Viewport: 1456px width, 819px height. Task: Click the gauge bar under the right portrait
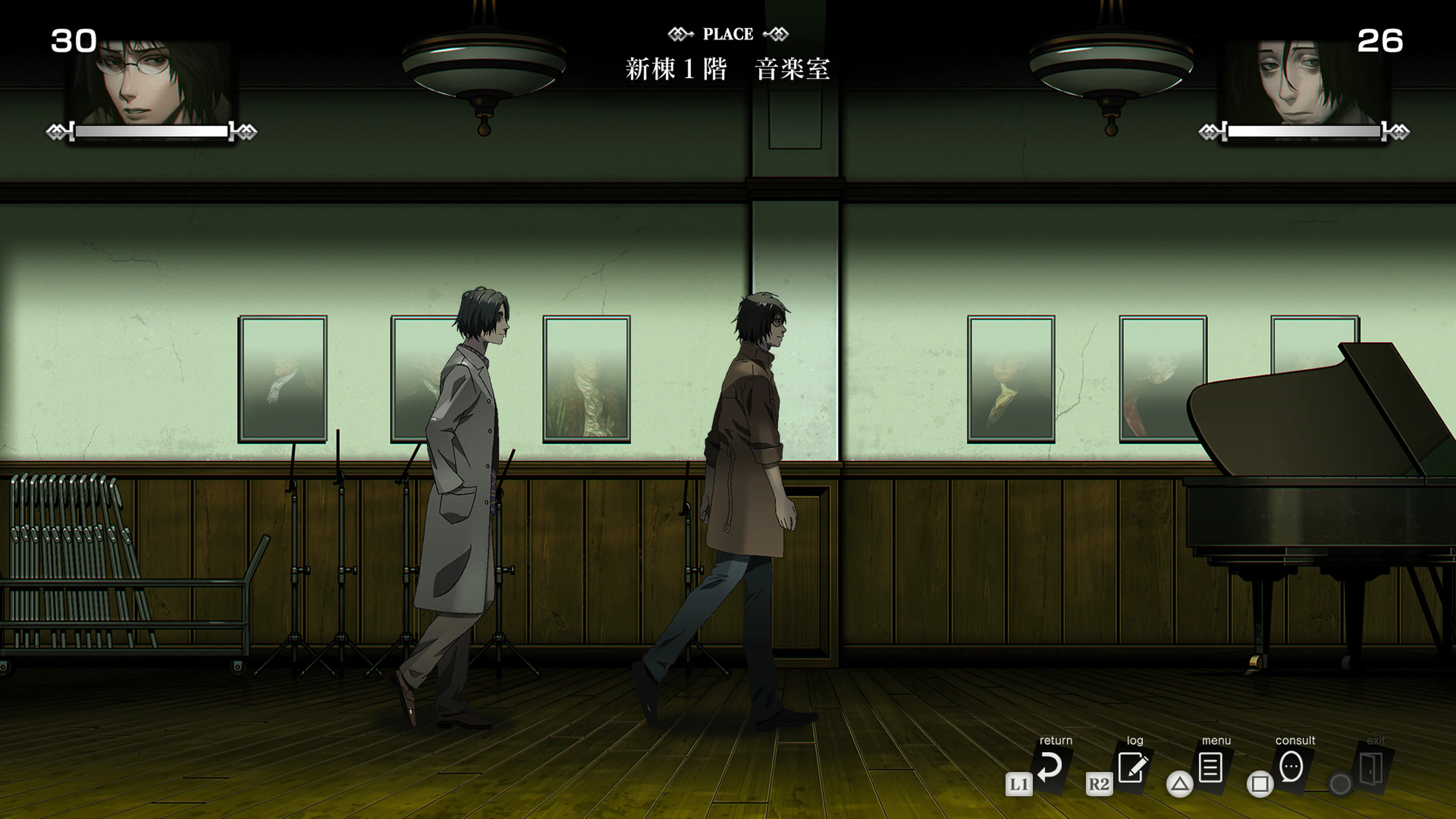[1304, 131]
